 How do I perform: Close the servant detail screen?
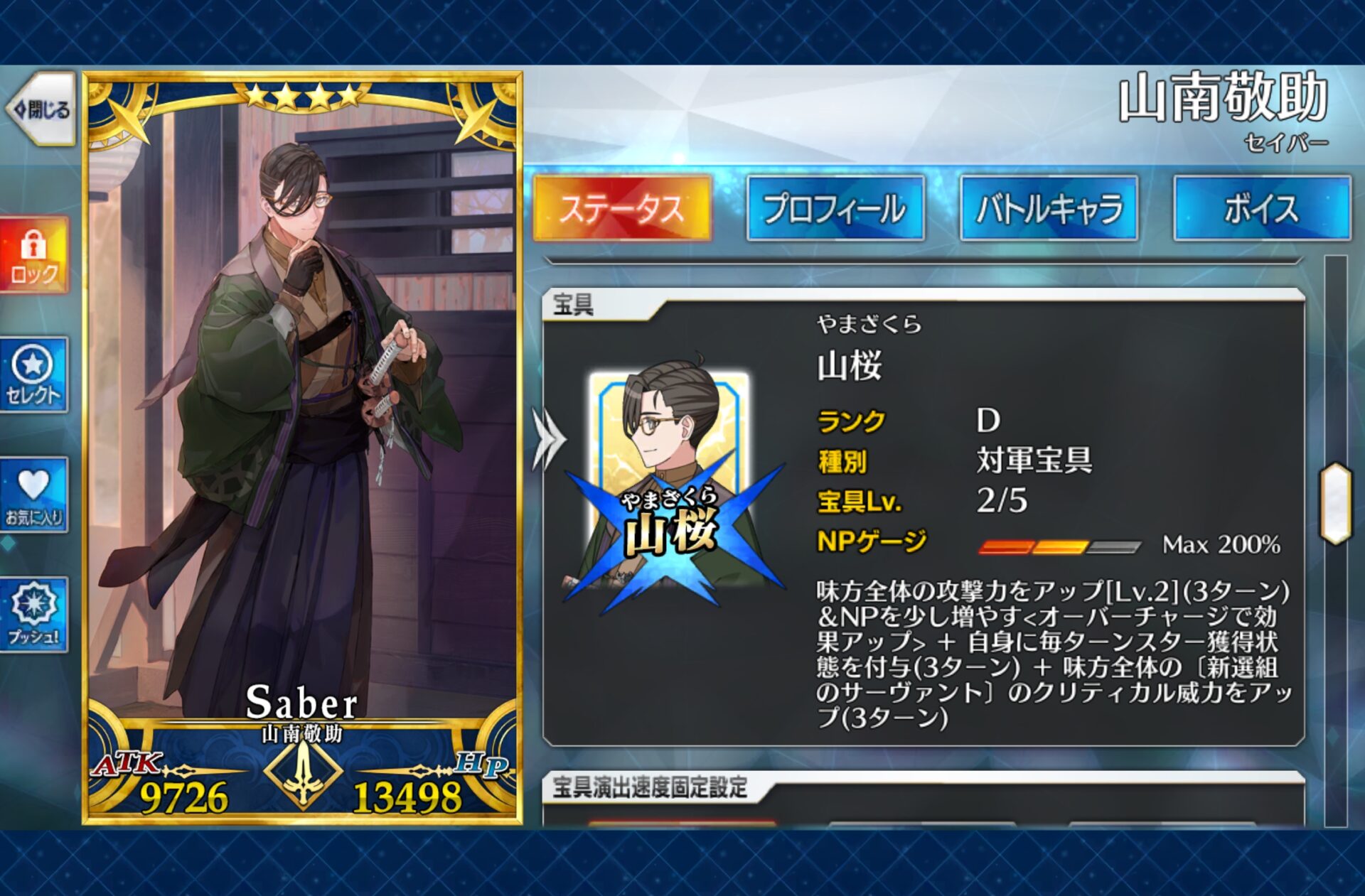(41, 109)
